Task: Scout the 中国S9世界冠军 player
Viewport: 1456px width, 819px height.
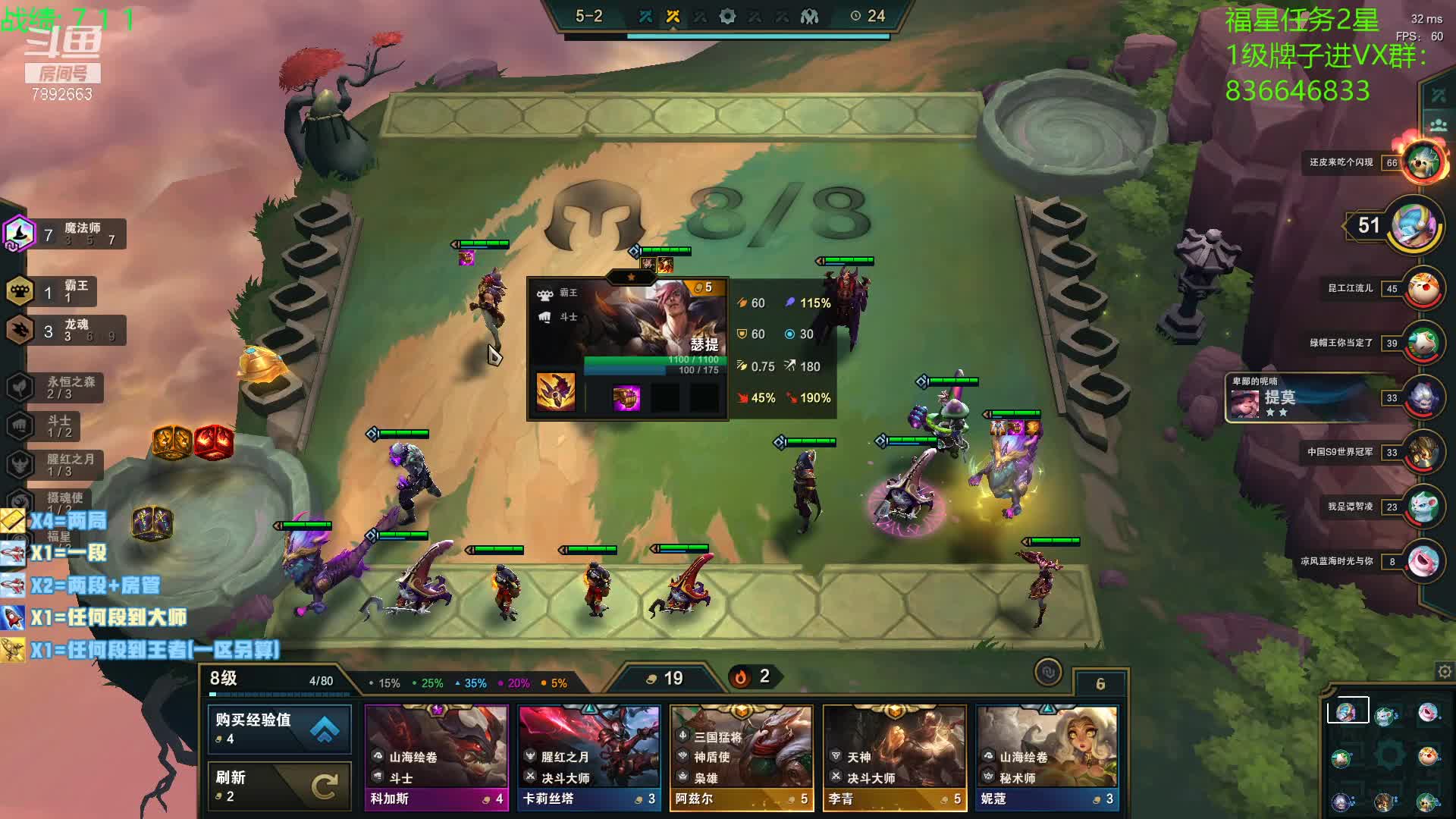Action: click(1423, 453)
